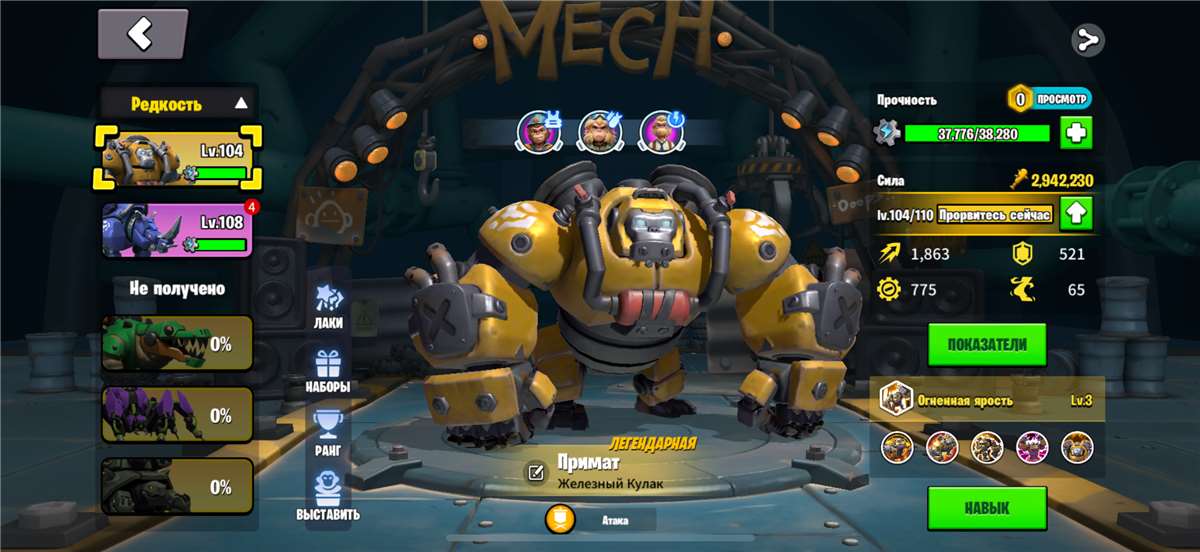This screenshot has height=552, width=1200.
Task: Upgrade level with the green arrow
Action: pos(1076,213)
